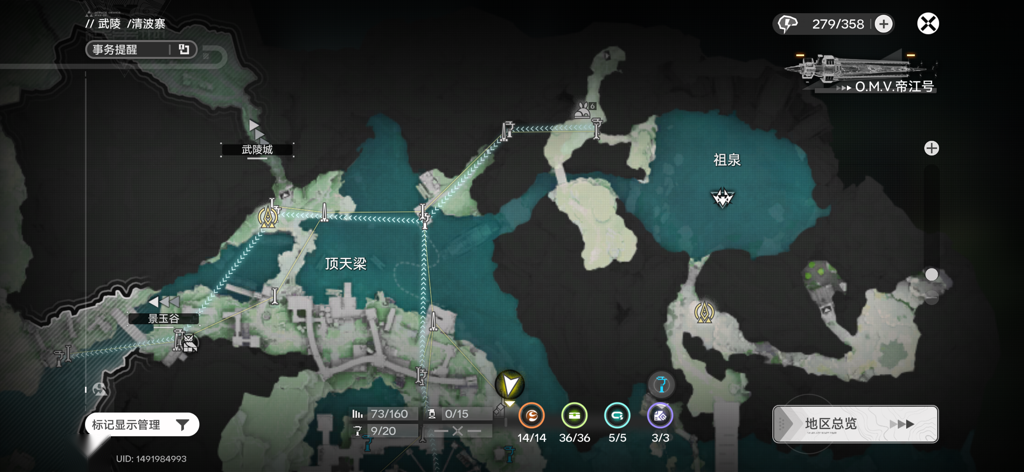Select the orange 14/14 collectible tracker icon
This screenshot has width=1024, height=472.
532,415
